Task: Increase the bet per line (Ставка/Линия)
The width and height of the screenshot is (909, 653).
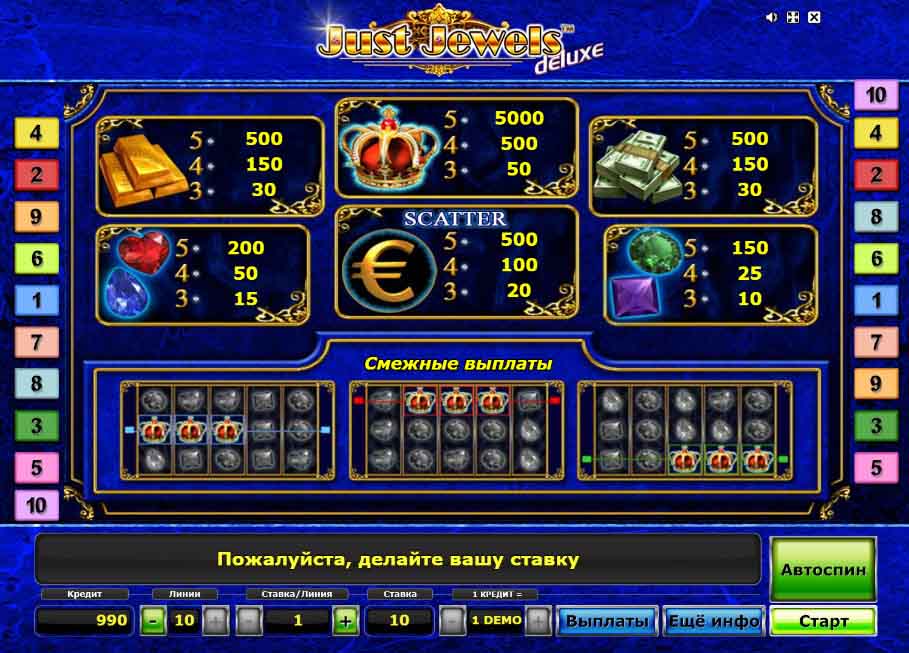Action: [345, 621]
